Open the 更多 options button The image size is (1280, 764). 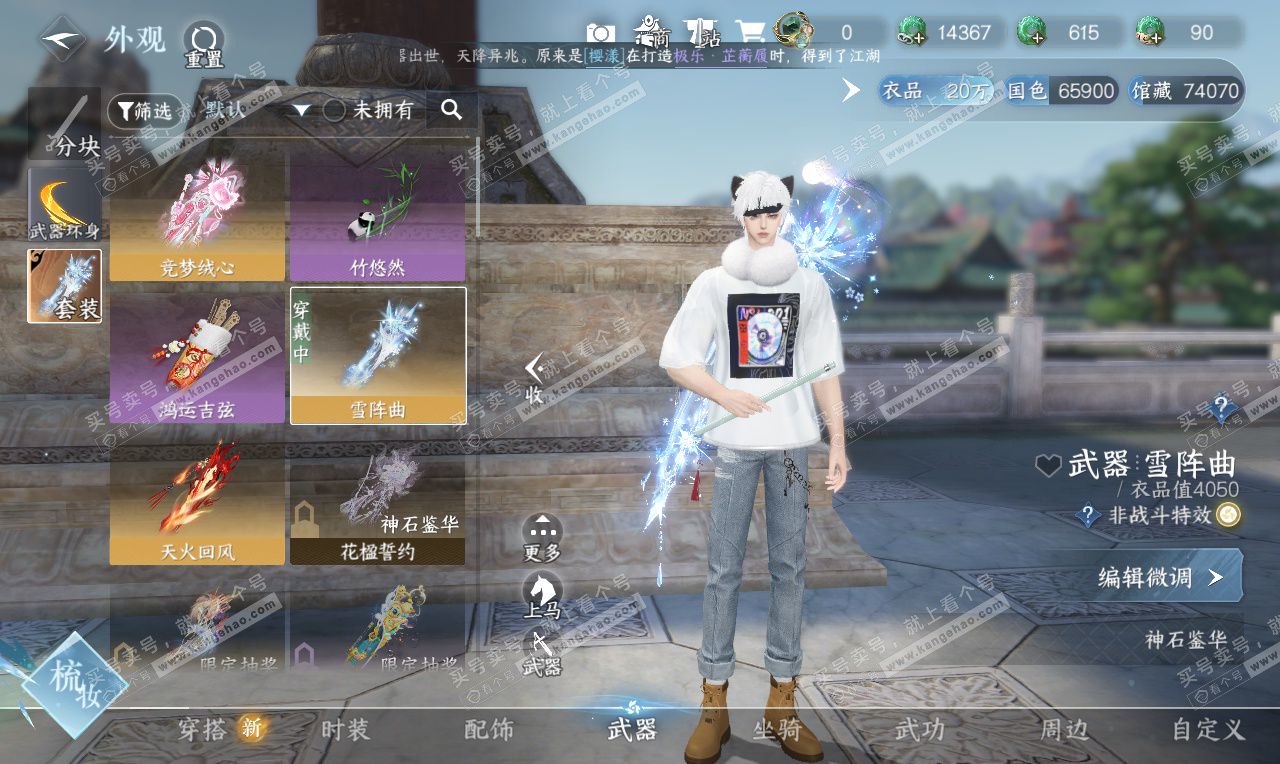tap(542, 537)
